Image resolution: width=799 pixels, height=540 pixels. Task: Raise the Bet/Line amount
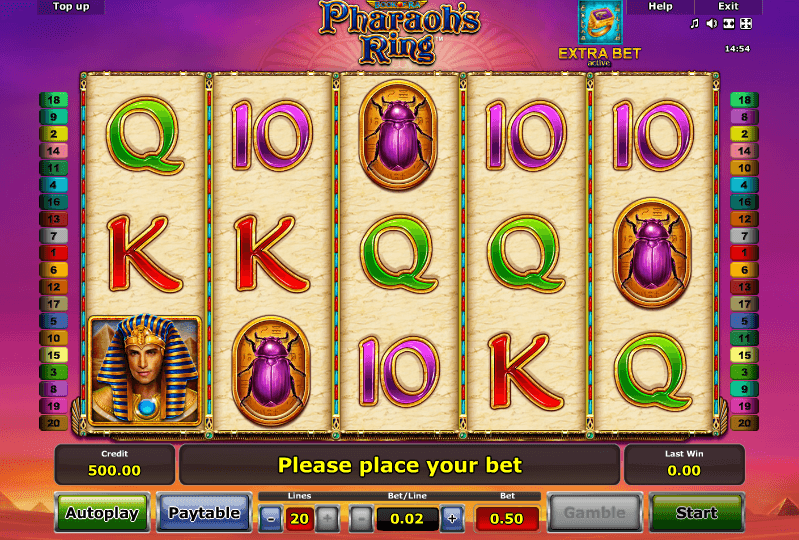451,518
